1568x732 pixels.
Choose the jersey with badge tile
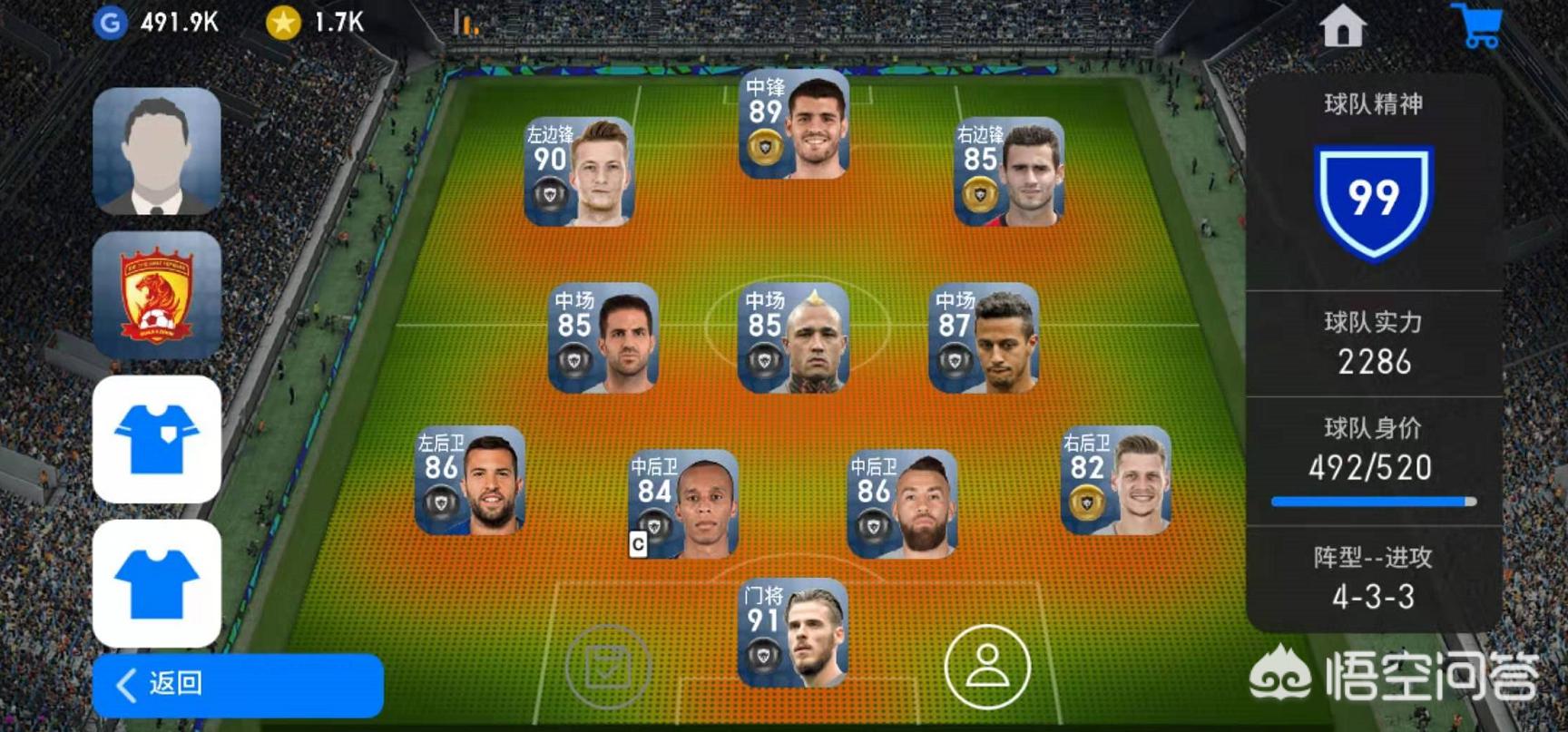point(156,439)
